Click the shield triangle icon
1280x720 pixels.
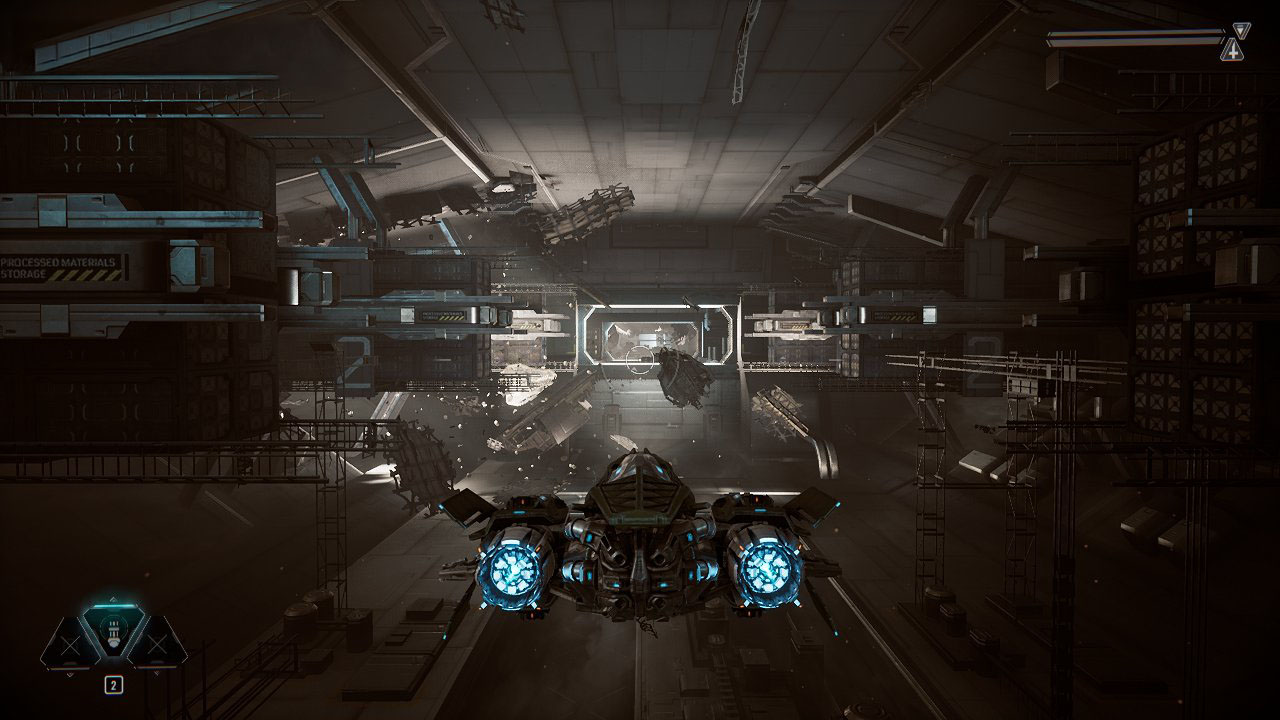[1241, 31]
